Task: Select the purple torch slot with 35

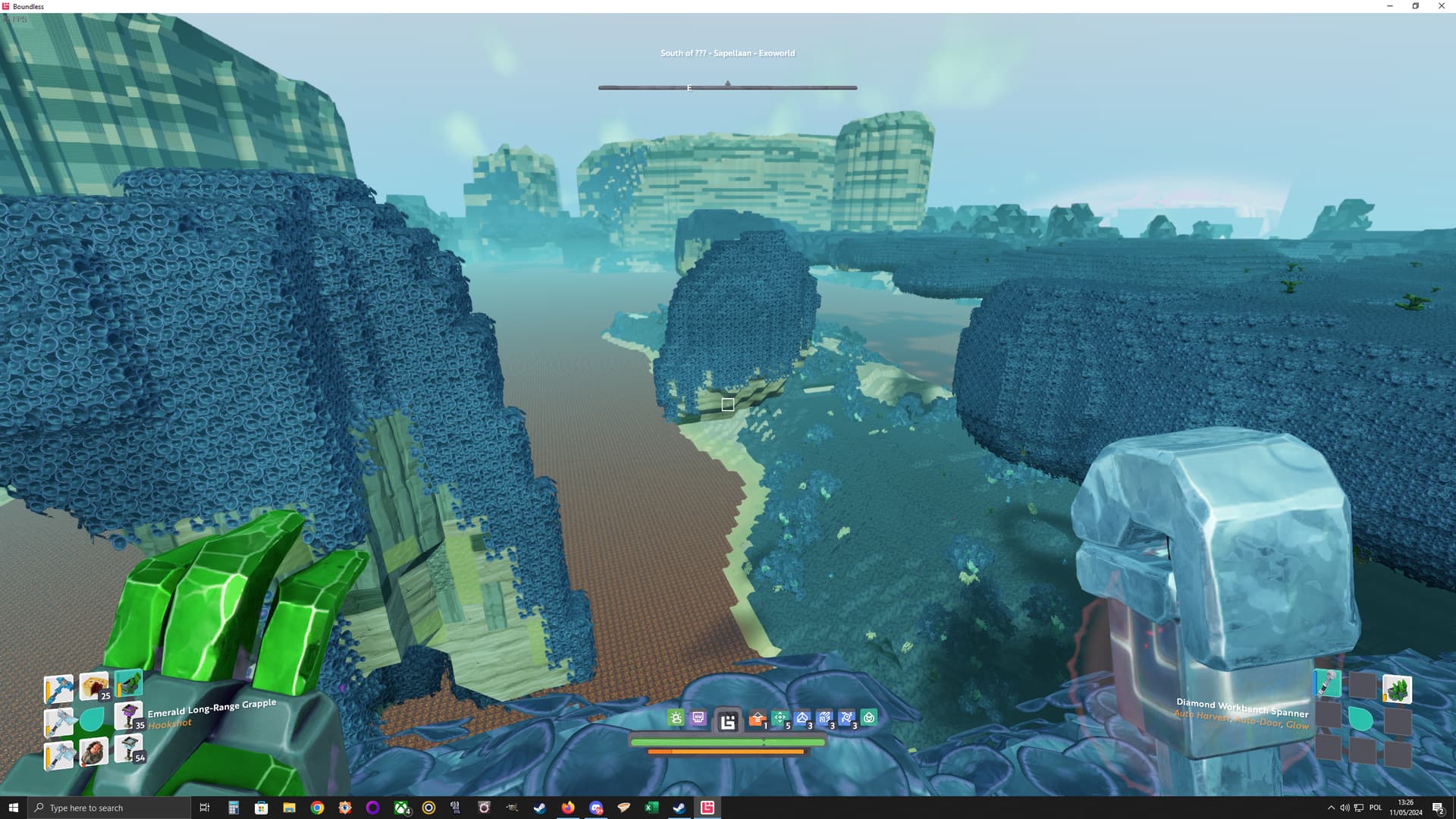Action: 128,715
